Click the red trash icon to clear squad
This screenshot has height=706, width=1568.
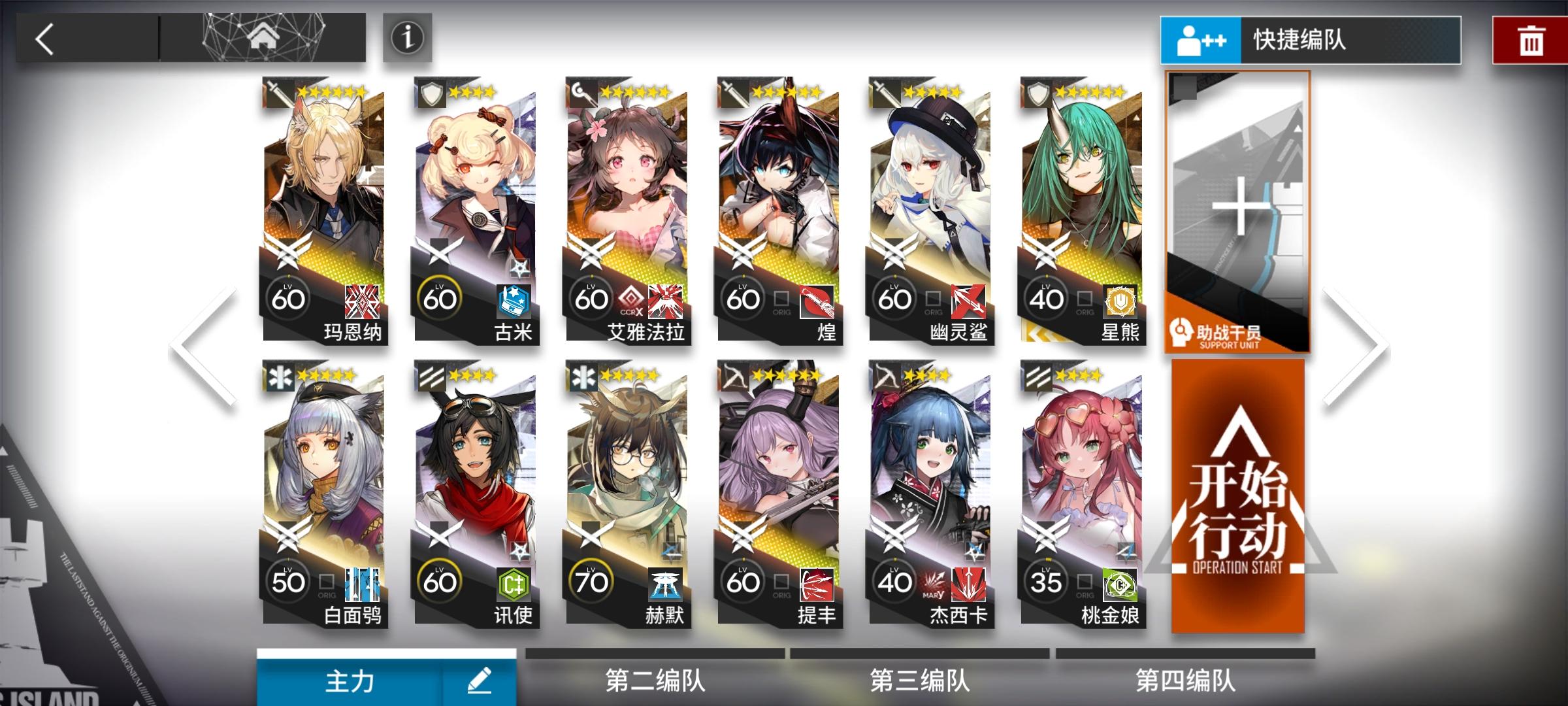[x=1532, y=40]
